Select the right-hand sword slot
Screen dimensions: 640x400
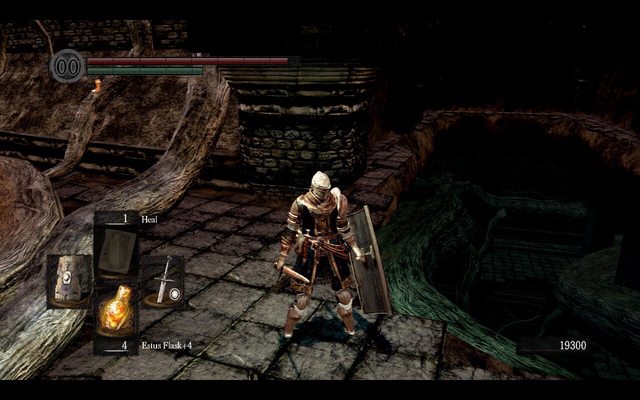(x=163, y=282)
